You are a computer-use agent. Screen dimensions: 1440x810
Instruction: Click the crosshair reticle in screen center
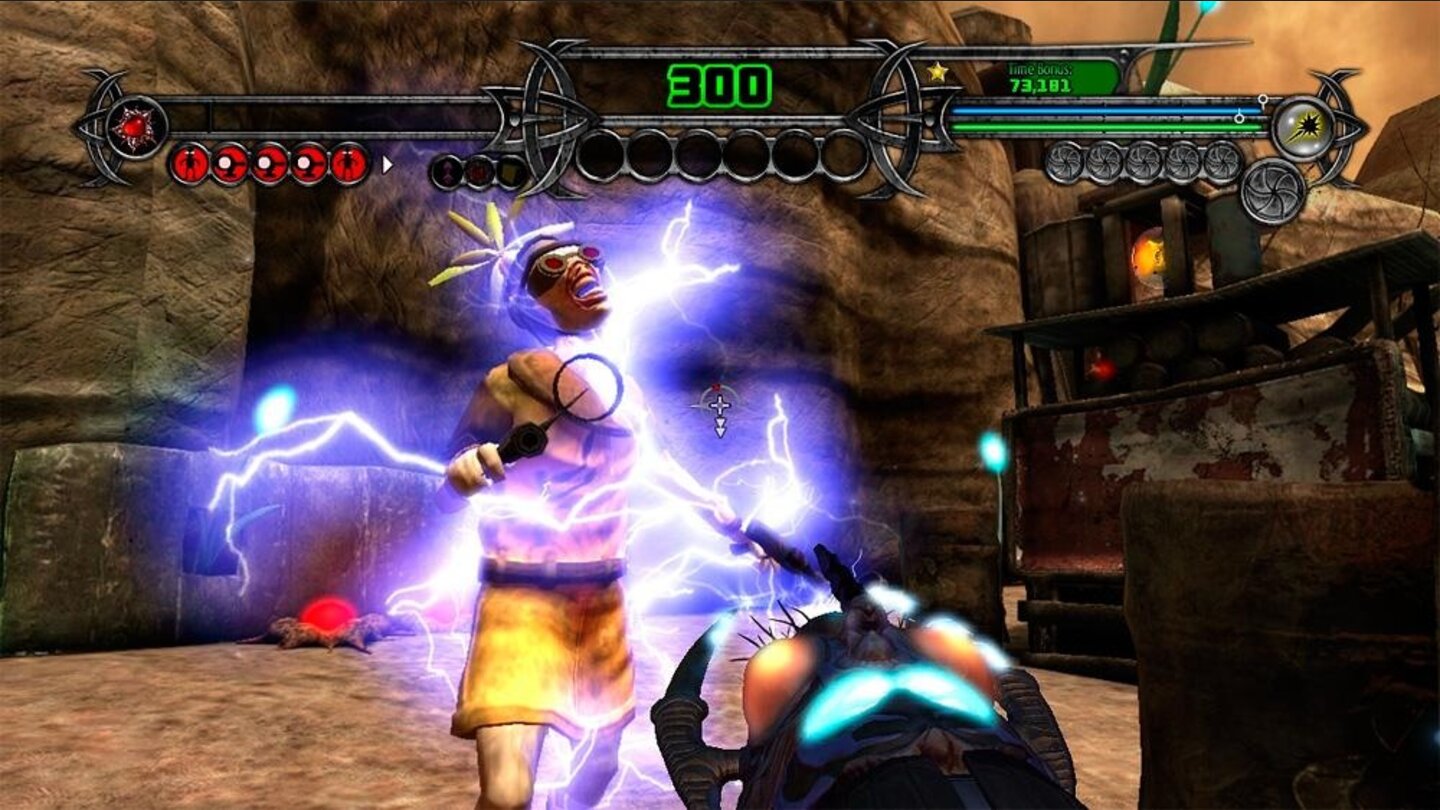(718, 404)
